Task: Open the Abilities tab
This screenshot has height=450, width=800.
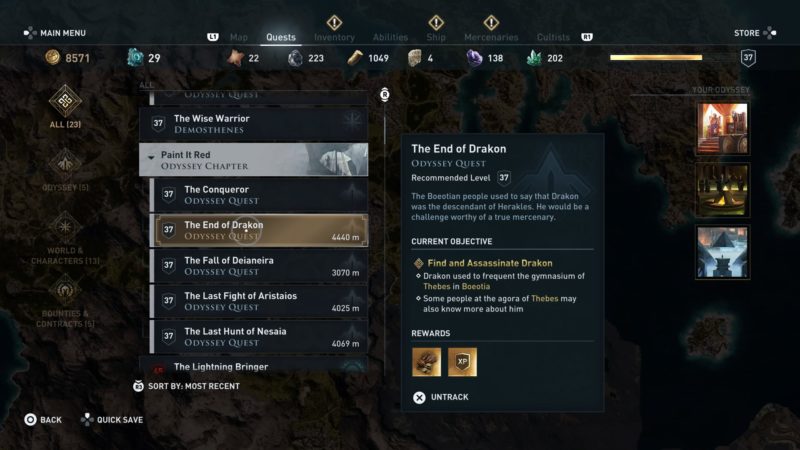Action: click(x=390, y=38)
